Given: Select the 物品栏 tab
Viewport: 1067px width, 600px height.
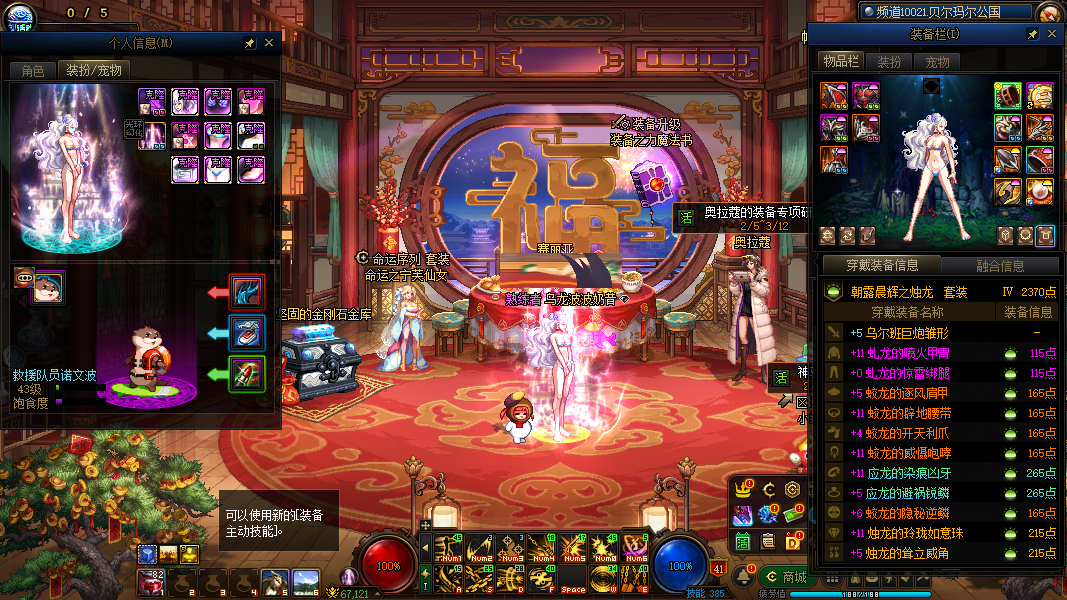Looking at the screenshot, I should 841,61.
